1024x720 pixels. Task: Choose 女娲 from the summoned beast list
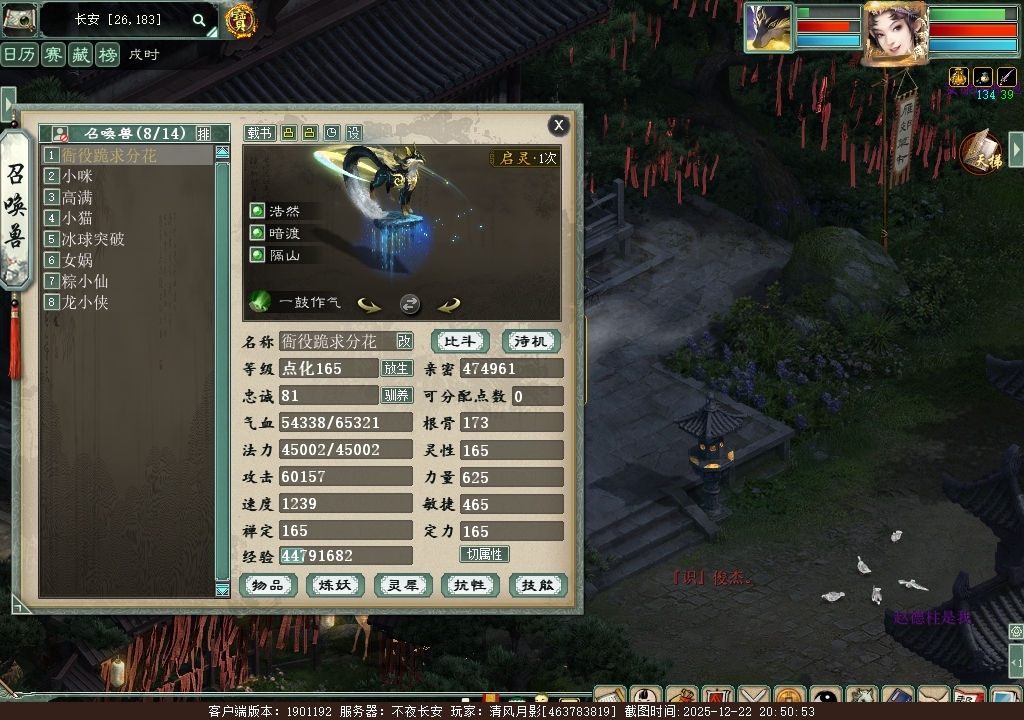tap(77, 260)
